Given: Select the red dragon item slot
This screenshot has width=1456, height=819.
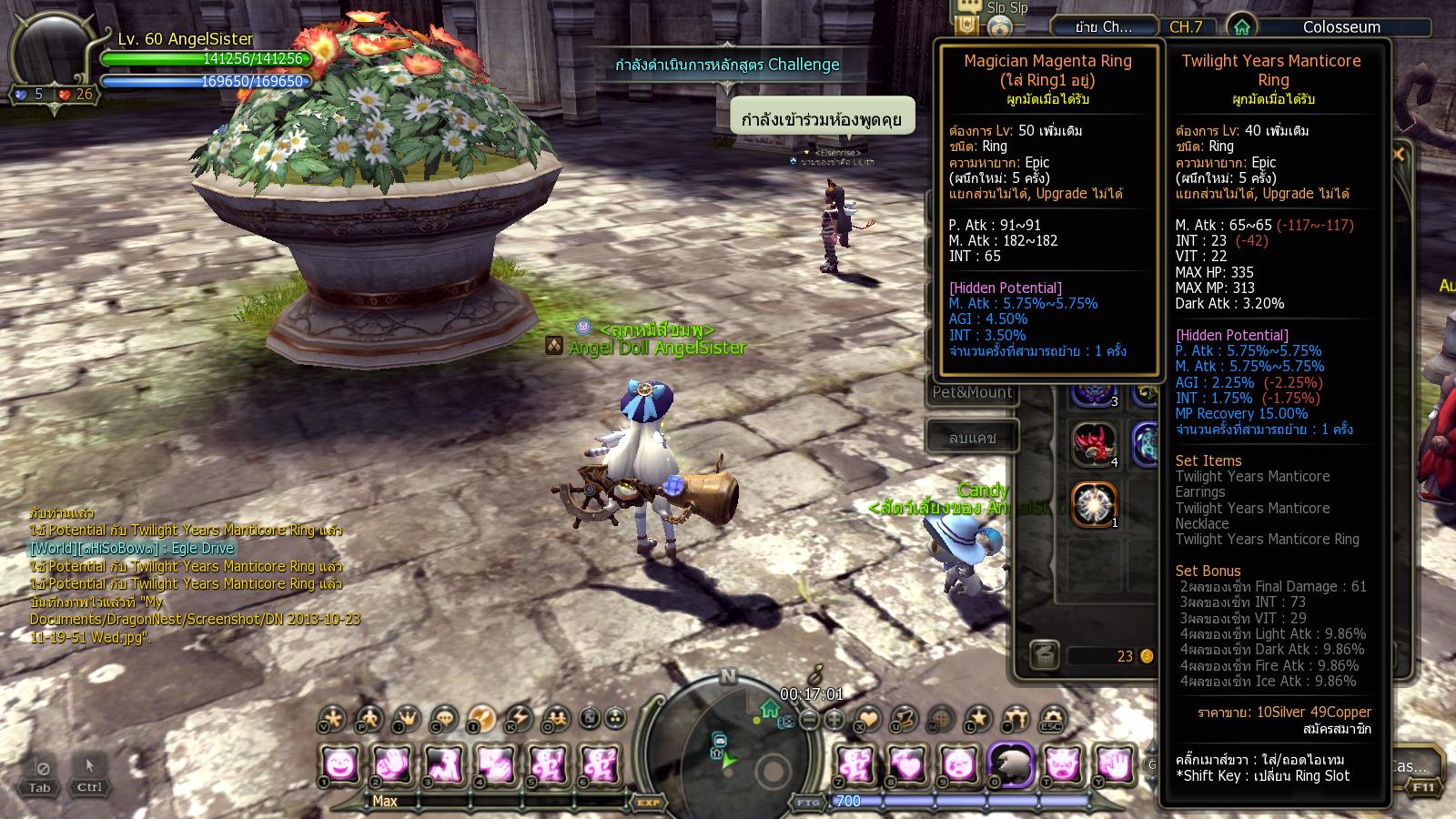Looking at the screenshot, I should tap(1093, 444).
